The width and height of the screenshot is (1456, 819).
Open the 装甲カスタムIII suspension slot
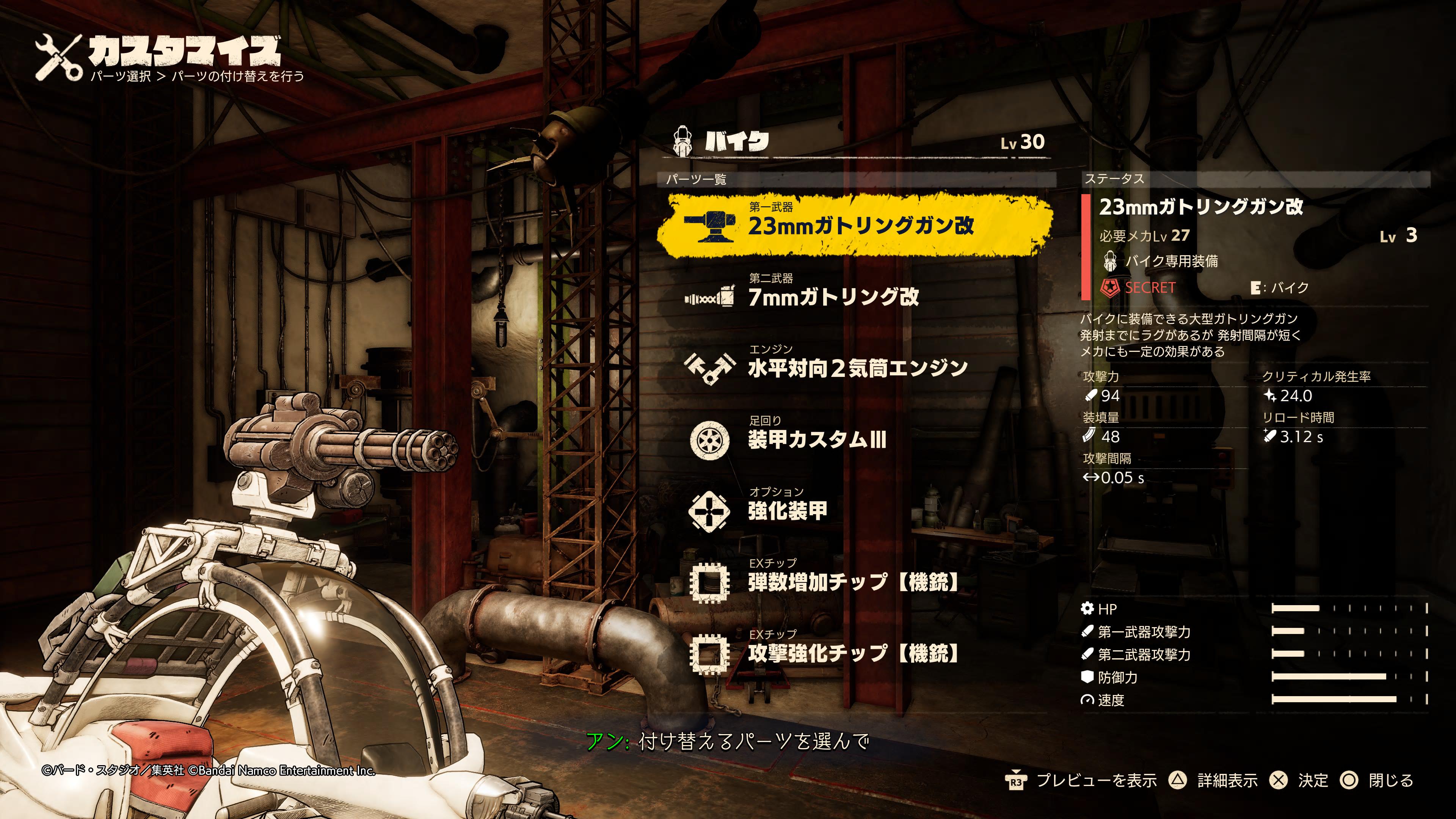click(817, 439)
